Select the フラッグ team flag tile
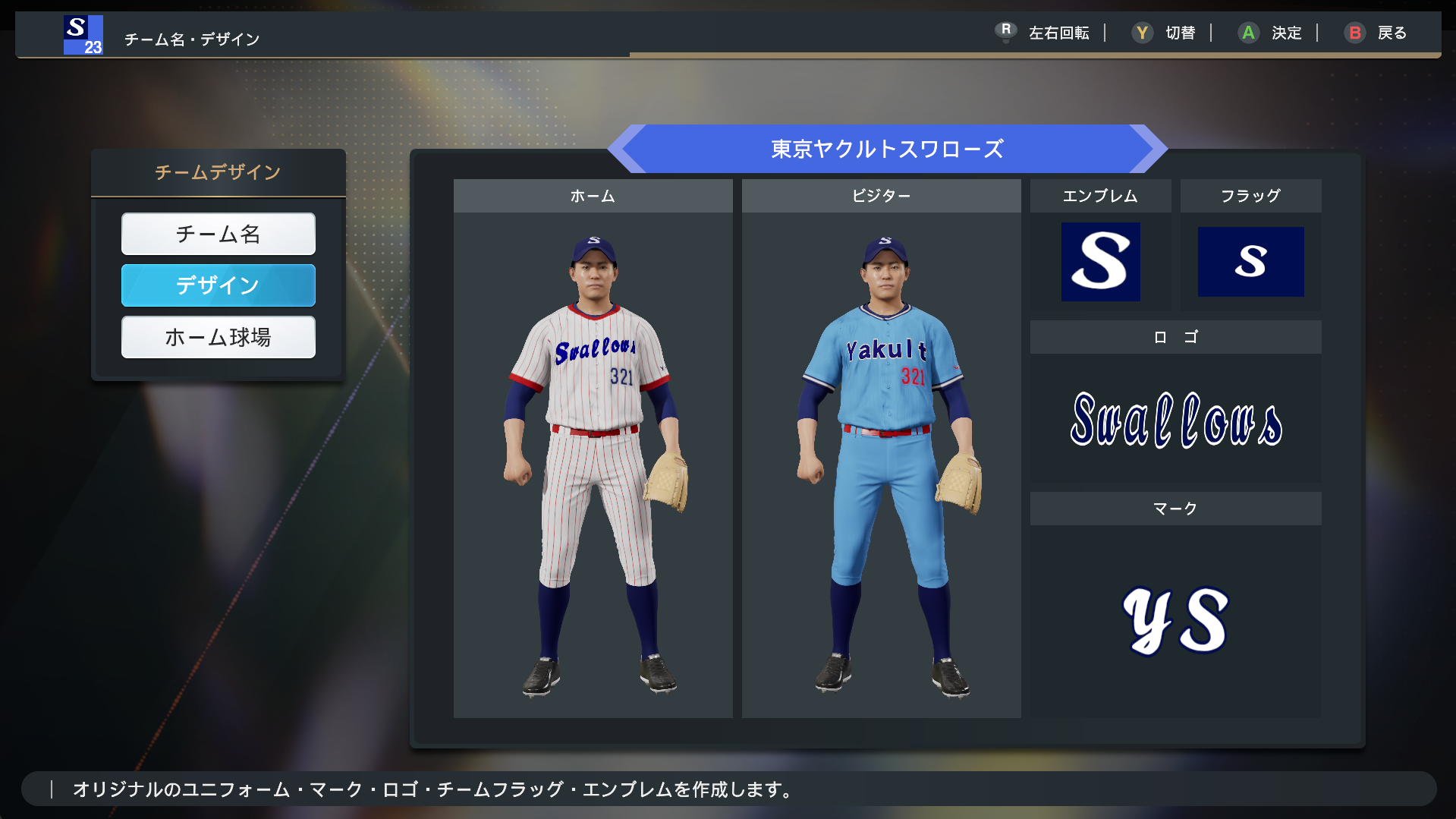Image resolution: width=1456 pixels, height=819 pixels. pos(1250,261)
